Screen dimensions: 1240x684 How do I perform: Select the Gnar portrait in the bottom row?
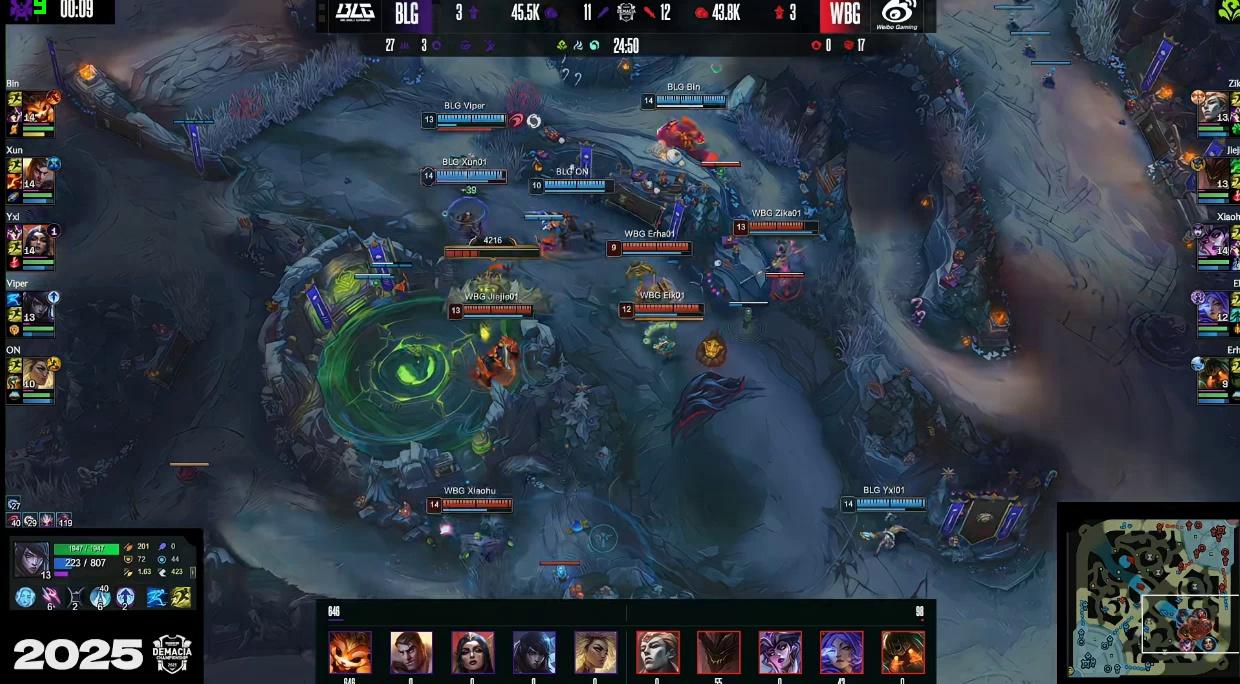click(350, 652)
